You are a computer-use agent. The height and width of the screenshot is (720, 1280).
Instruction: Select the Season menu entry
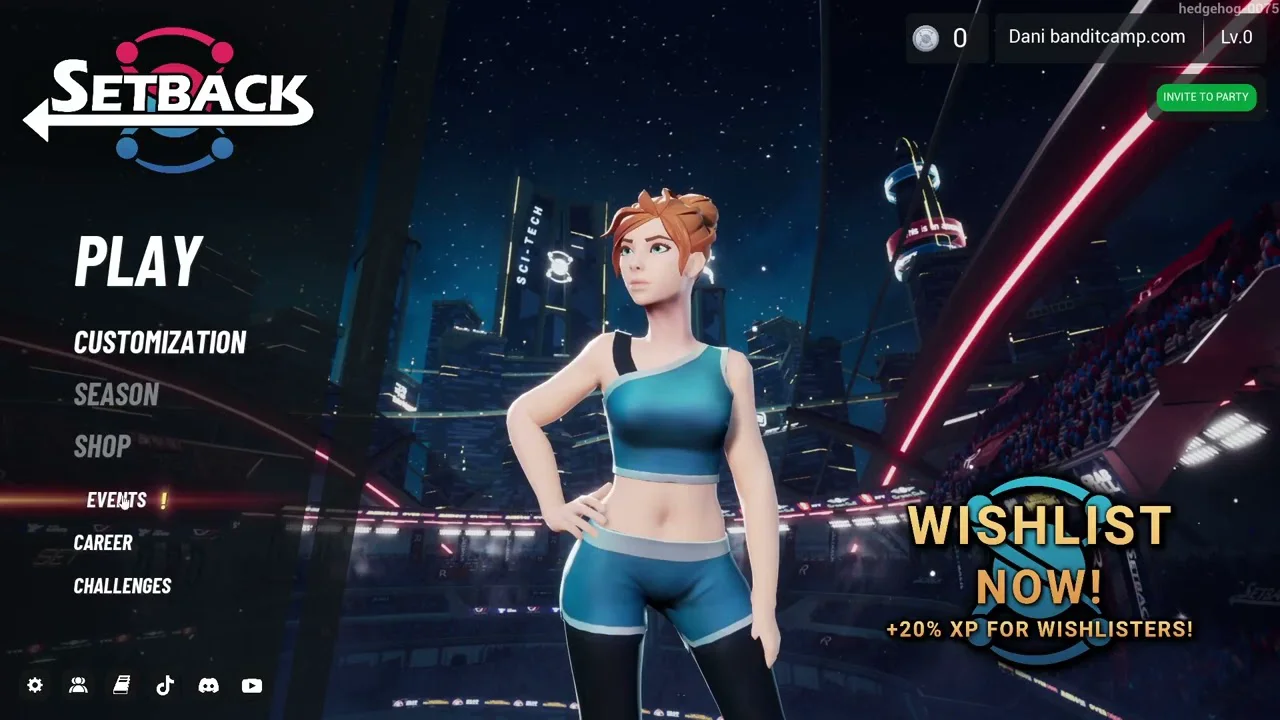tap(116, 395)
